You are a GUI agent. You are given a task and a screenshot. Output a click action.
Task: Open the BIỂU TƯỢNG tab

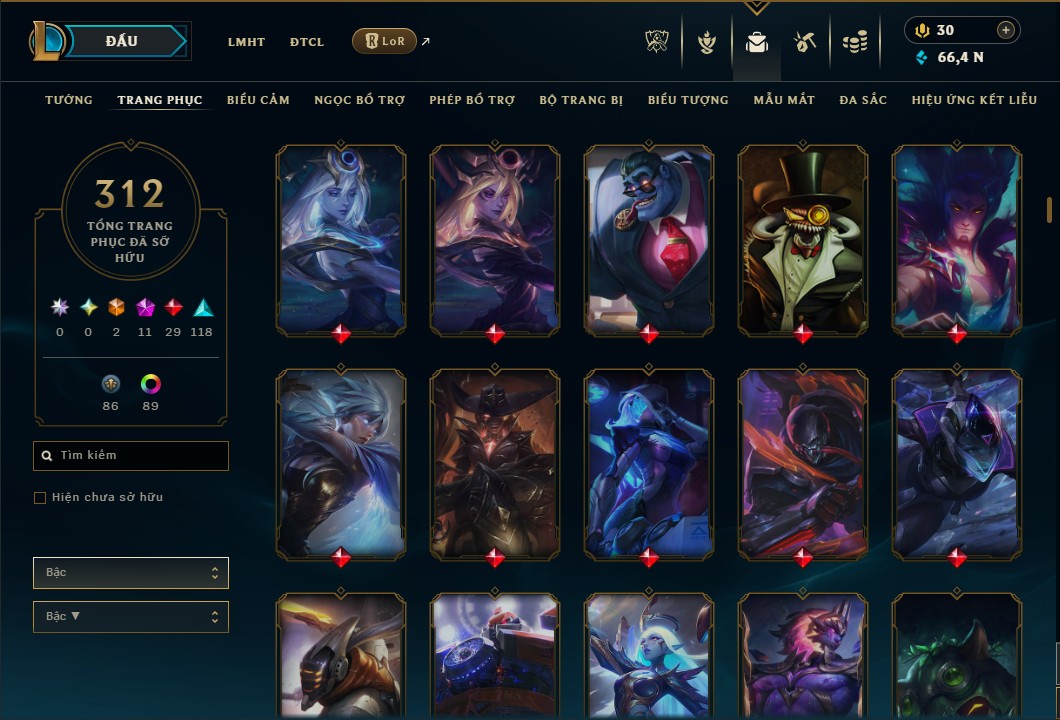click(x=688, y=100)
